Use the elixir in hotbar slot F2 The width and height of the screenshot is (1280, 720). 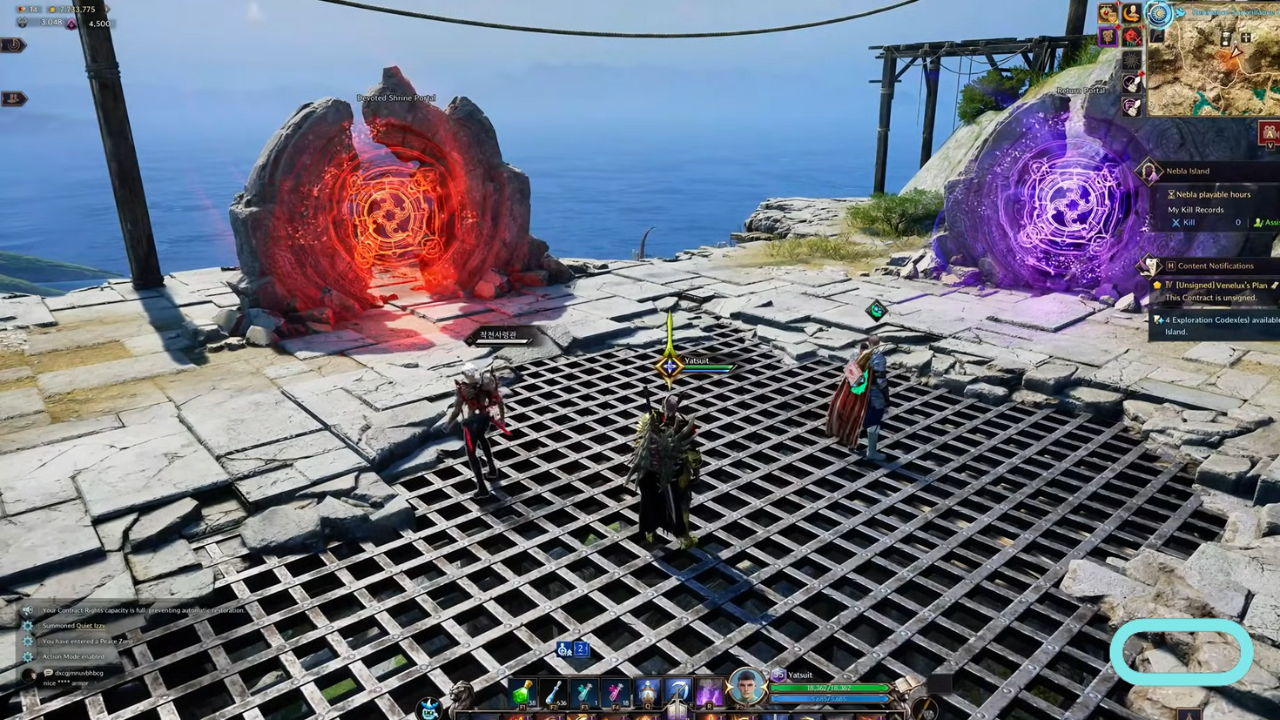pos(553,691)
